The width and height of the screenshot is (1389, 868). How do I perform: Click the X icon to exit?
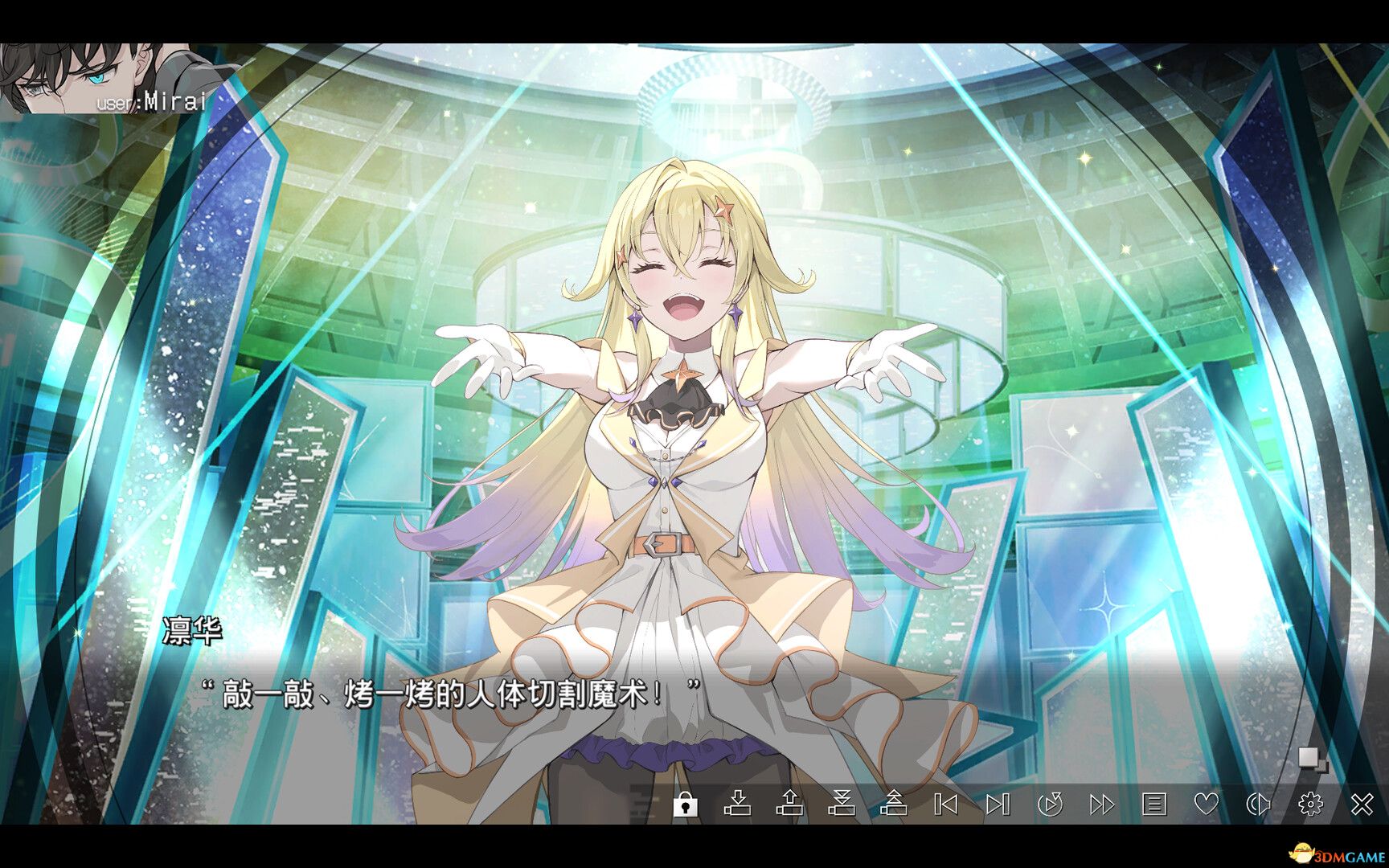(x=1362, y=806)
